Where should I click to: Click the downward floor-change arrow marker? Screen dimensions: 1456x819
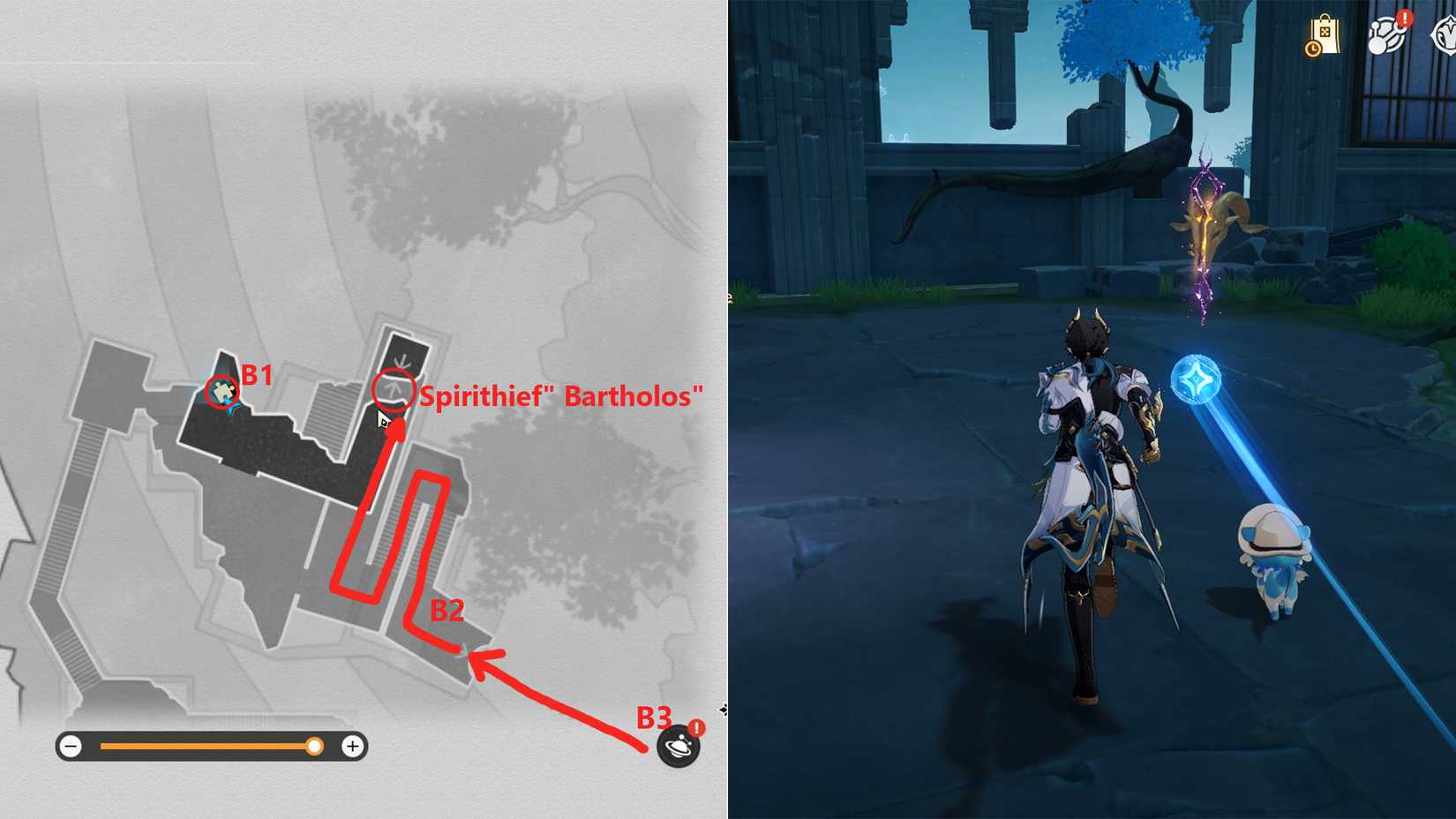click(x=402, y=360)
